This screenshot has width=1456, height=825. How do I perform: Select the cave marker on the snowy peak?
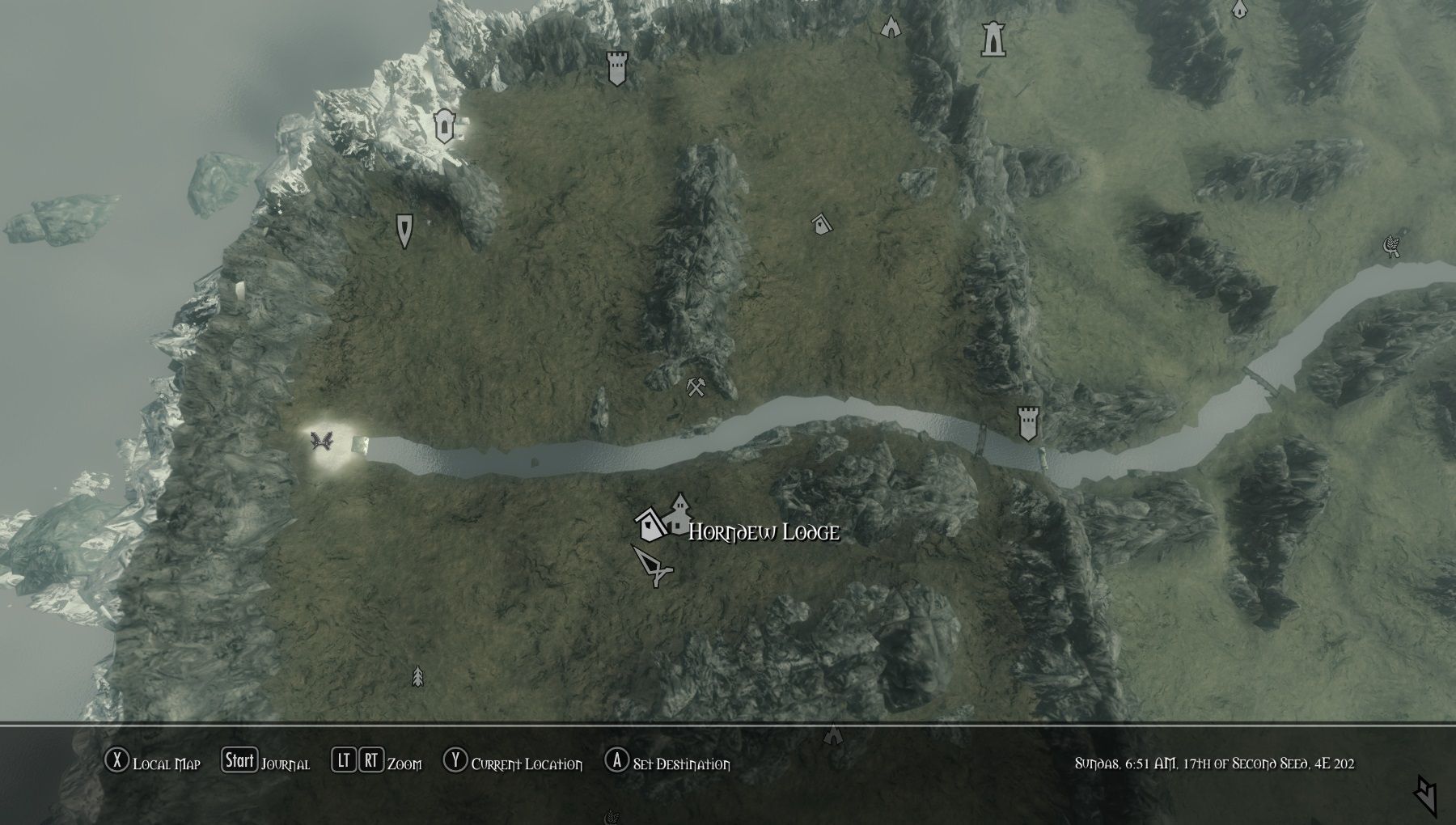[x=444, y=126]
